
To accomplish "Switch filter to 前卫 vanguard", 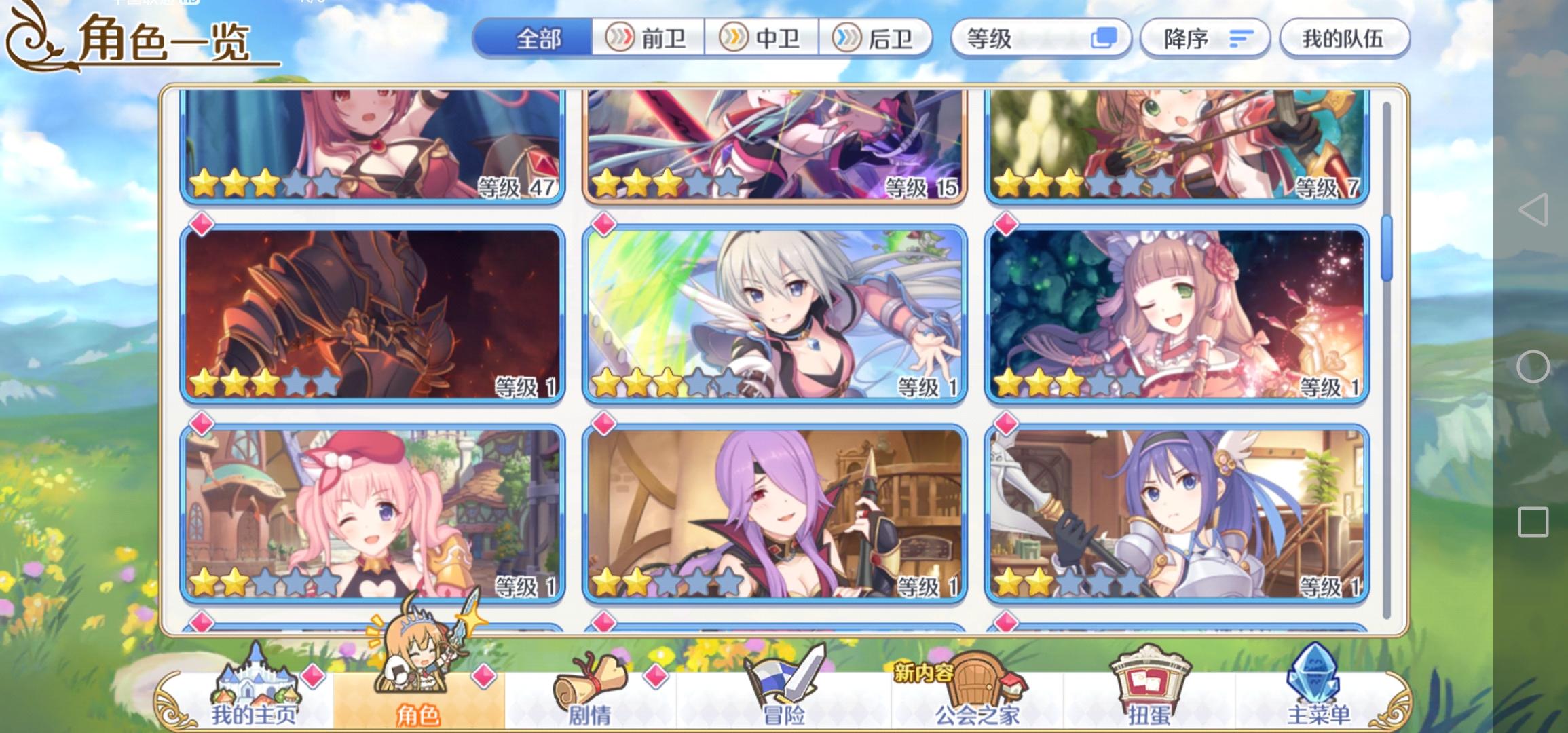I will pos(648,39).
